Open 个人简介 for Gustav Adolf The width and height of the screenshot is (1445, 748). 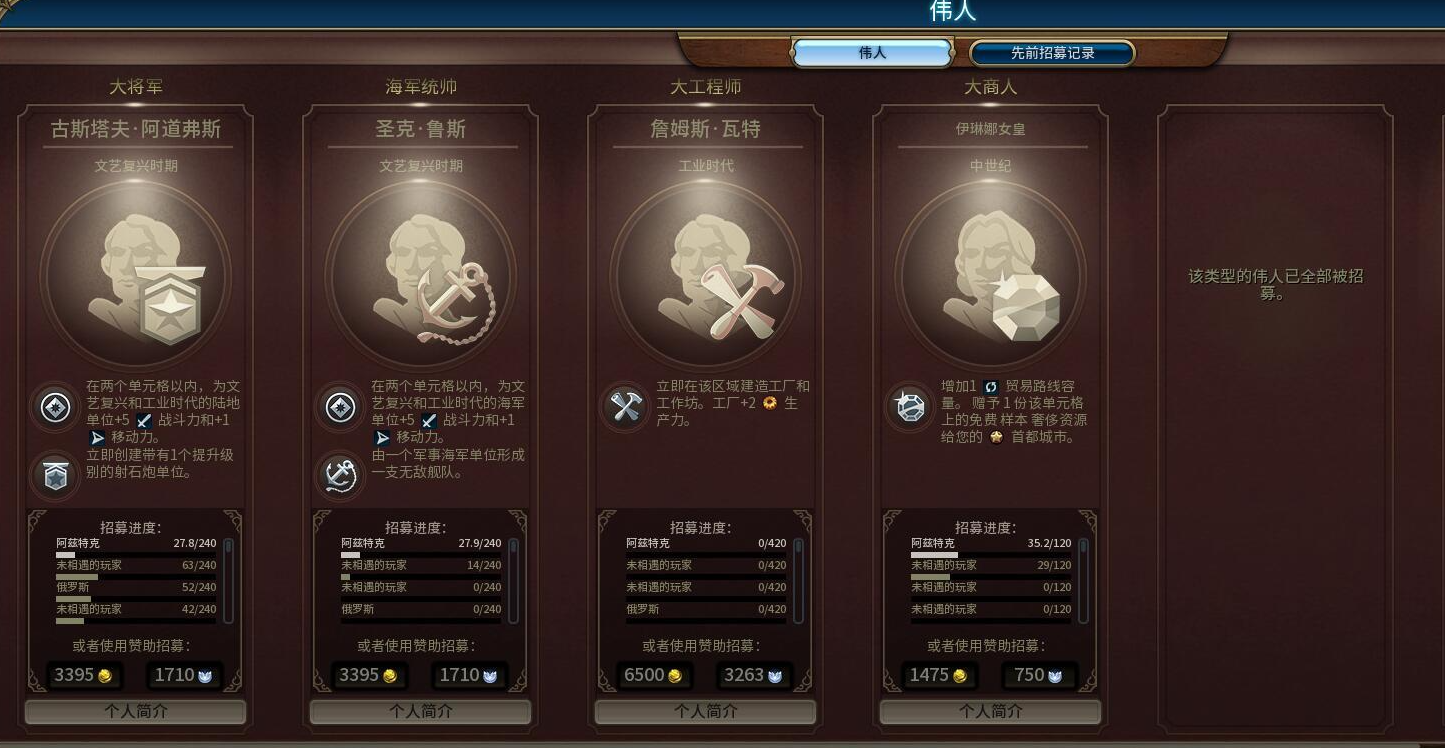pos(136,711)
